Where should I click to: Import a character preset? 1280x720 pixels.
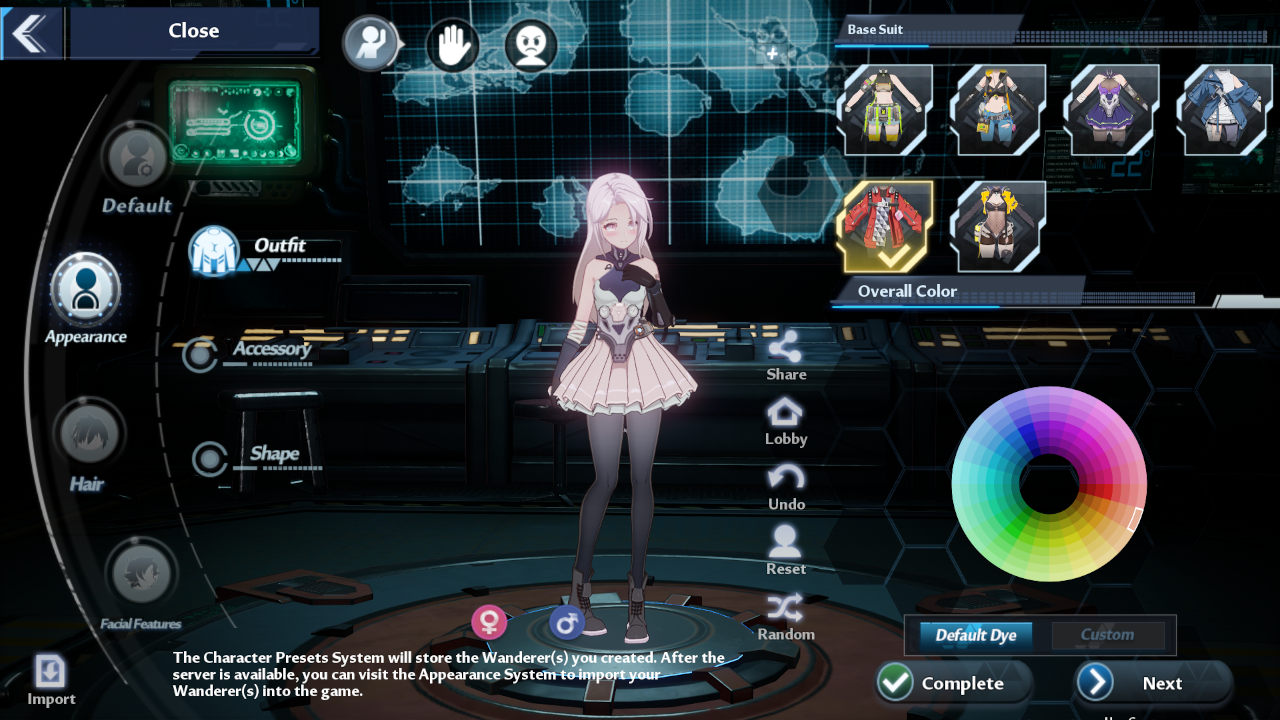tap(50, 680)
